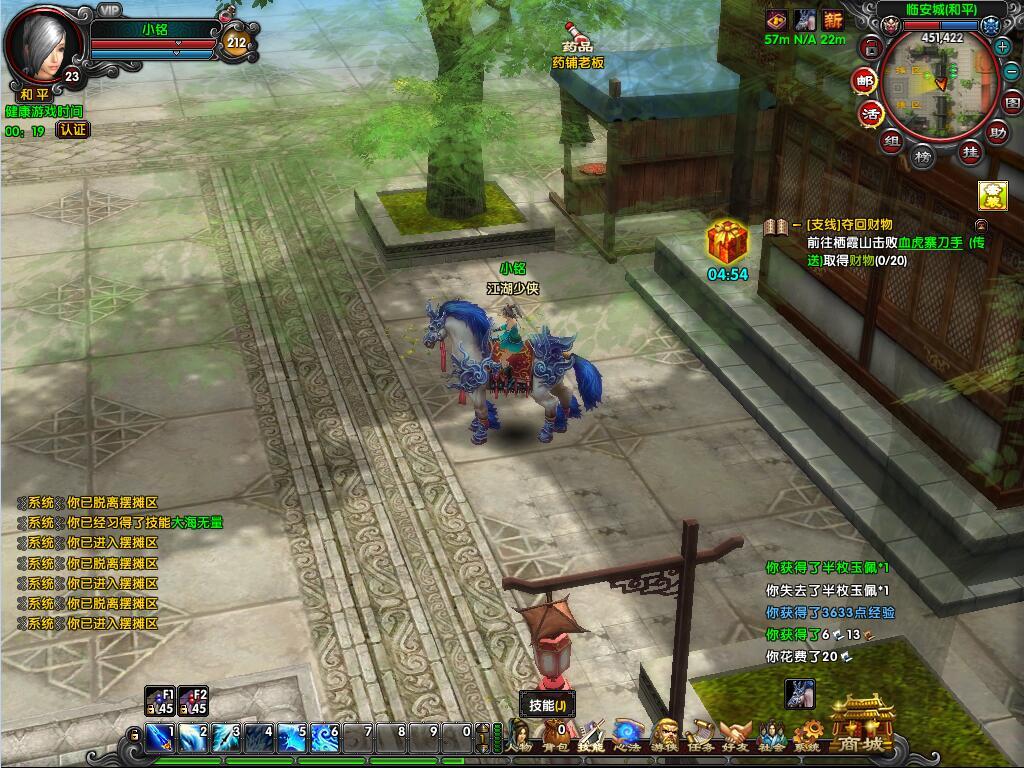Screen dimensions: 1024x768
Task: Activate the skill in hotbar slot 1
Action: tap(159, 738)
